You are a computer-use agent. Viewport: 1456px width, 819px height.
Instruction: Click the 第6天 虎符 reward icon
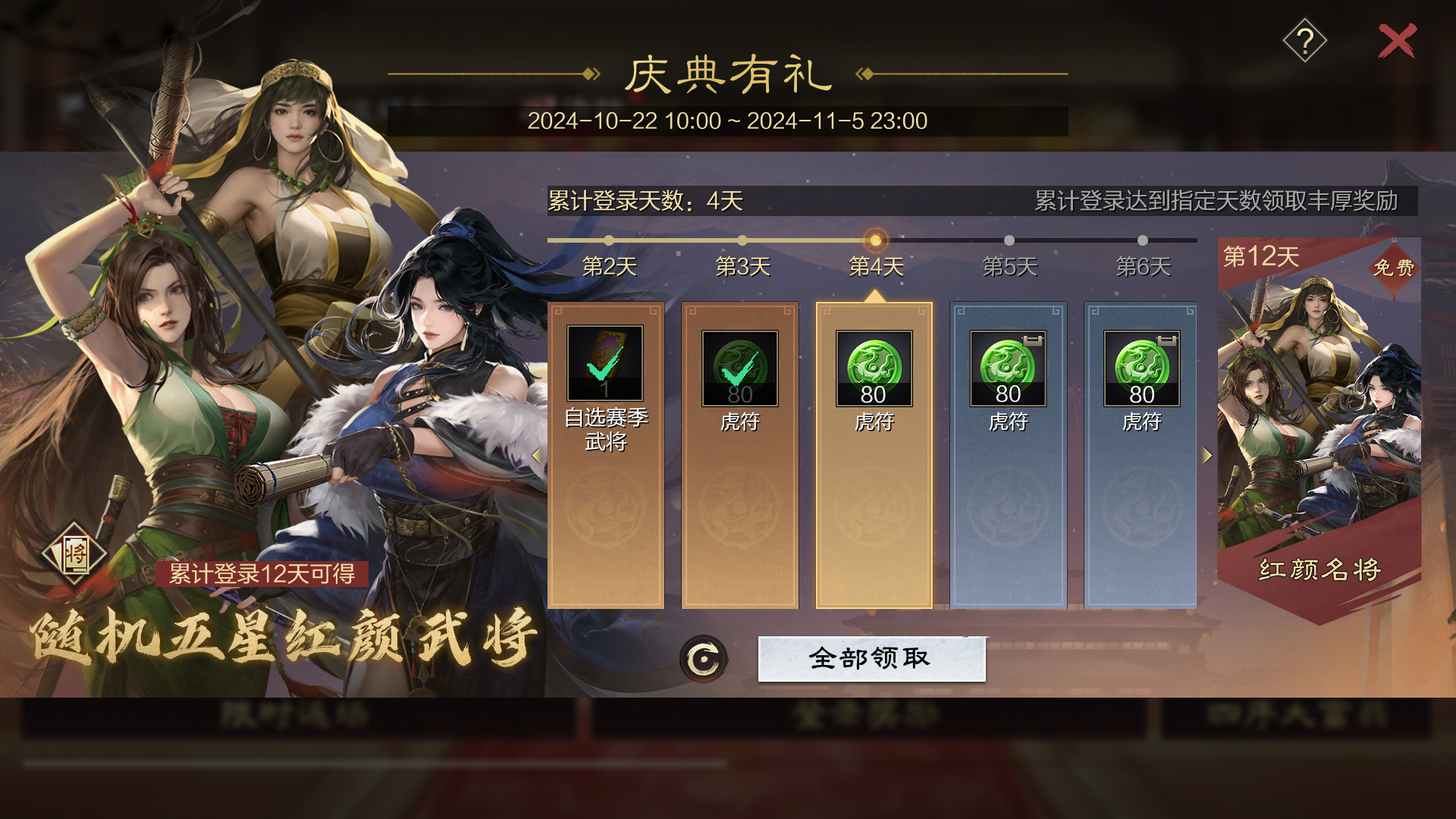click(1142, 369)
